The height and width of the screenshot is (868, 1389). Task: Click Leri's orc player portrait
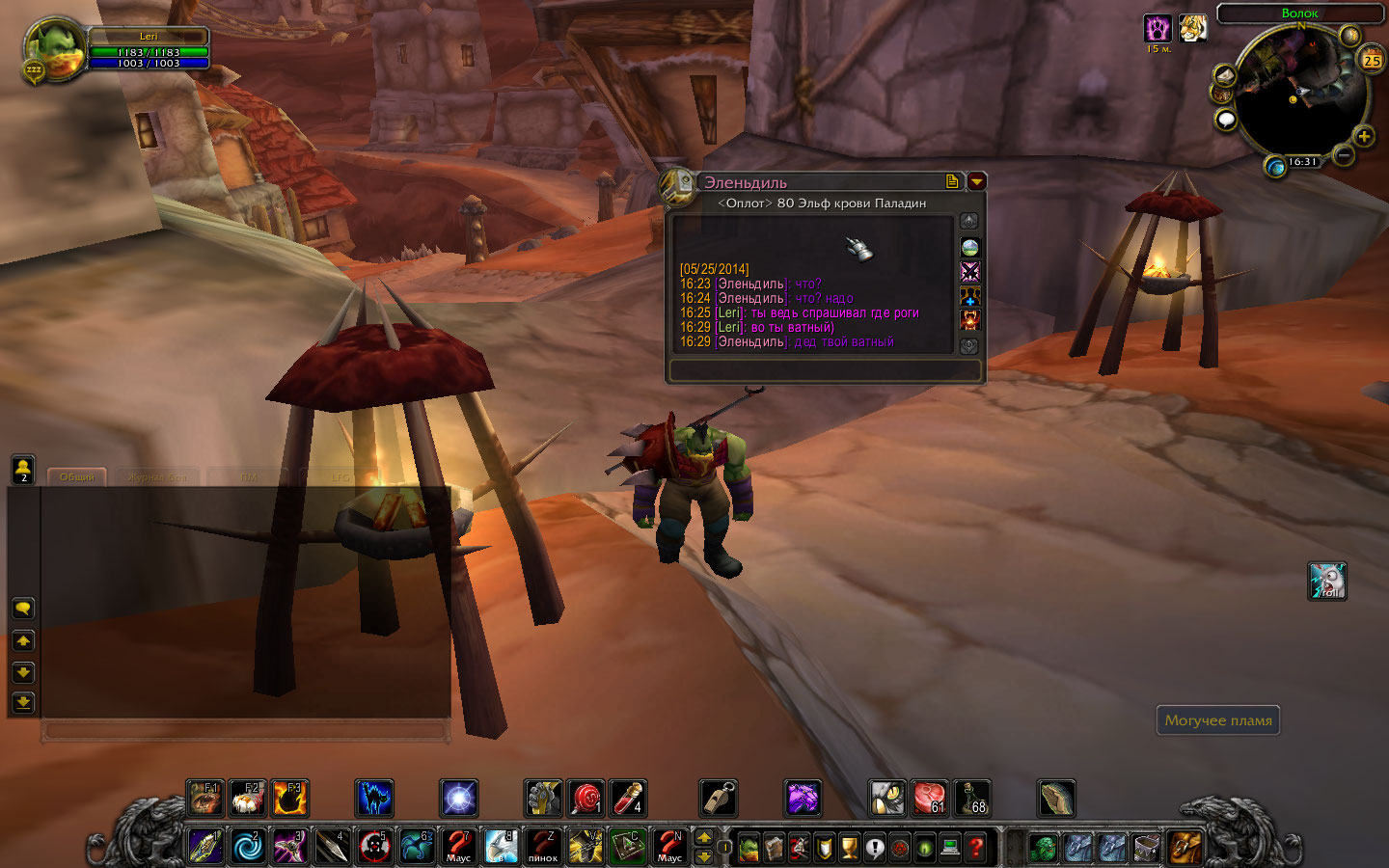[x=53, y=48]
